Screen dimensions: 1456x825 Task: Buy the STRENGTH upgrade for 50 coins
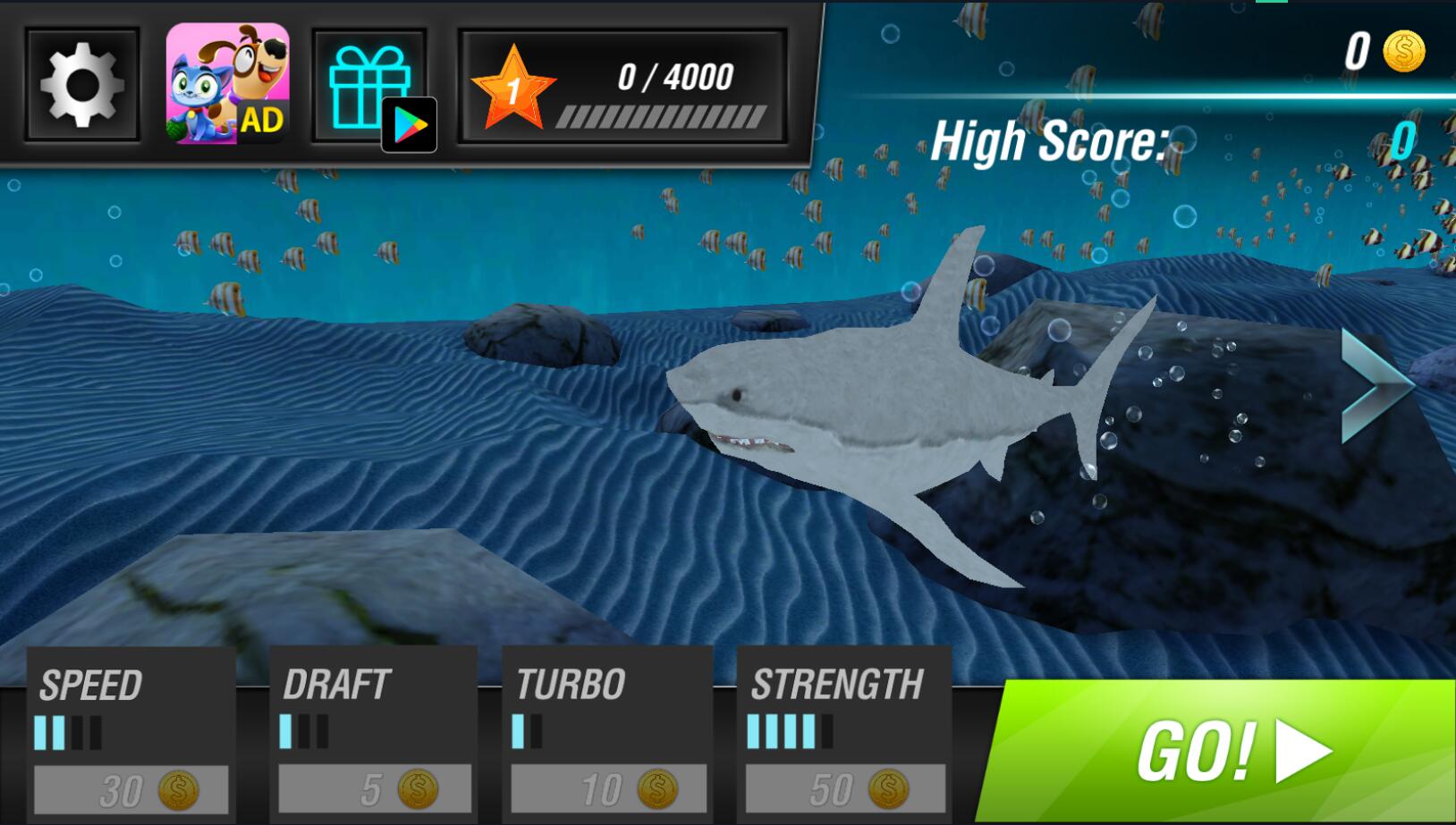pyautogui.click(x=844, y=790)
